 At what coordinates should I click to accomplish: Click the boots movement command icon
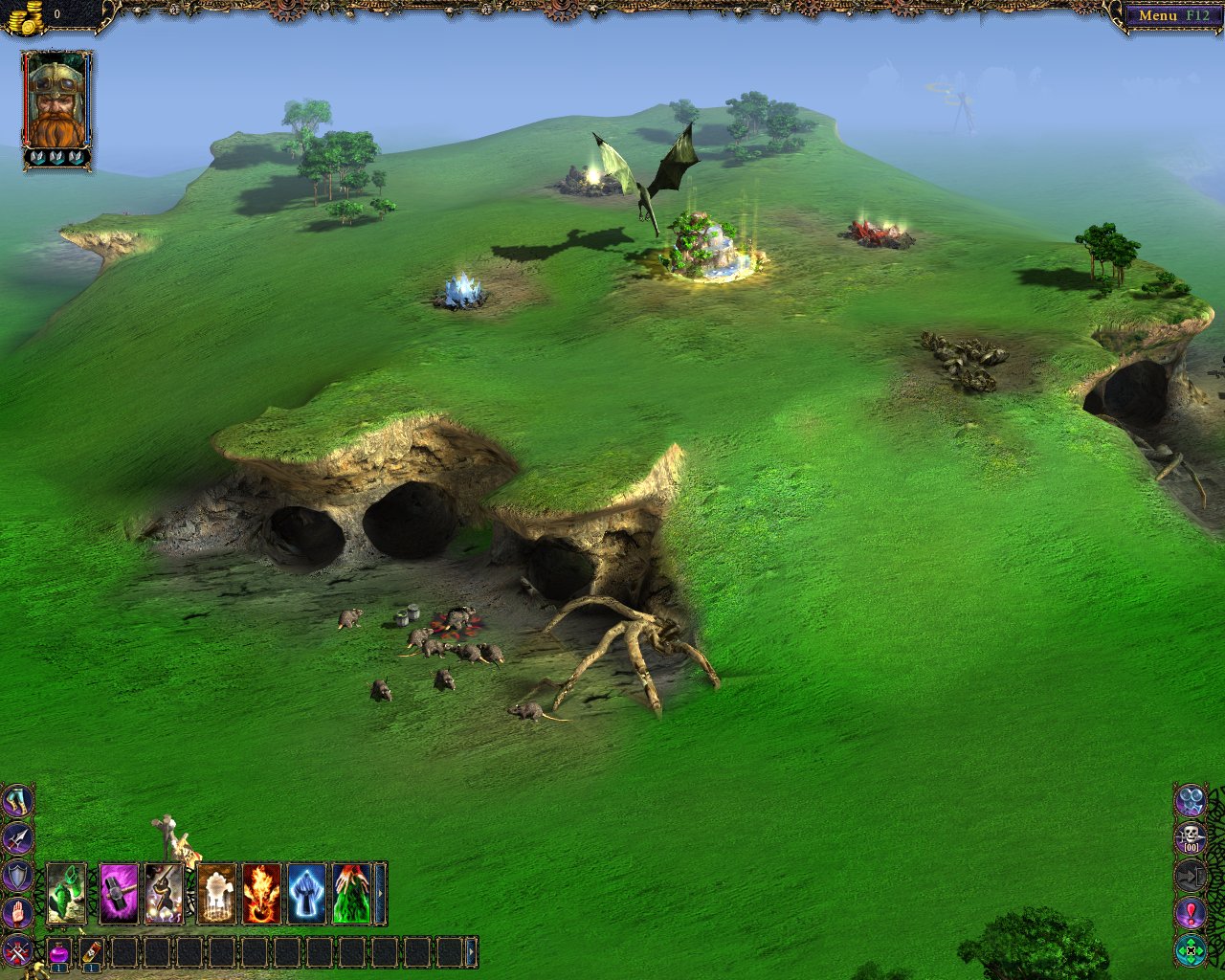pos(17,801)
